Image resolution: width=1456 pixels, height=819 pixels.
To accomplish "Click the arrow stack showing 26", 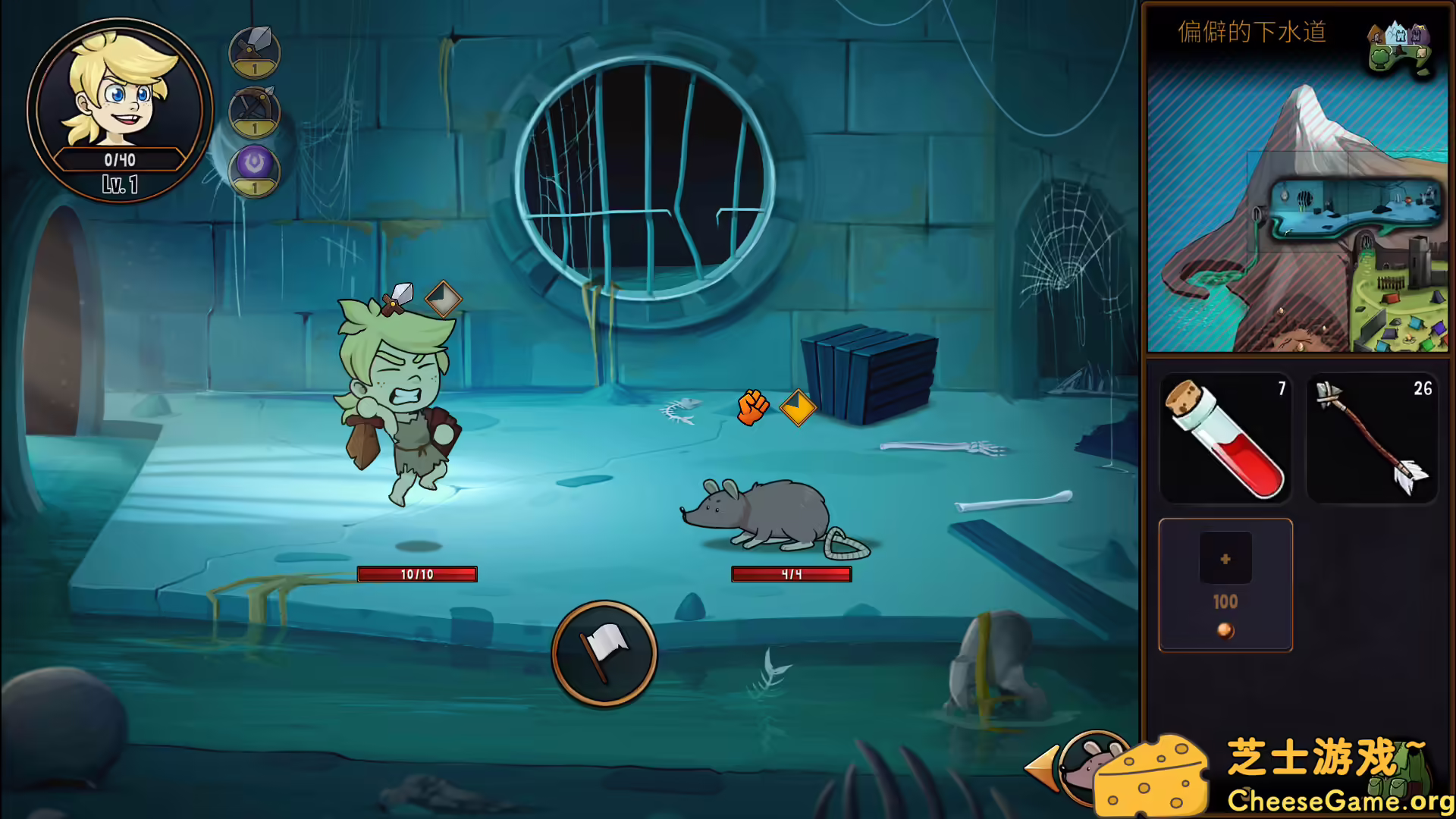I will click(x=1373, y=440).
